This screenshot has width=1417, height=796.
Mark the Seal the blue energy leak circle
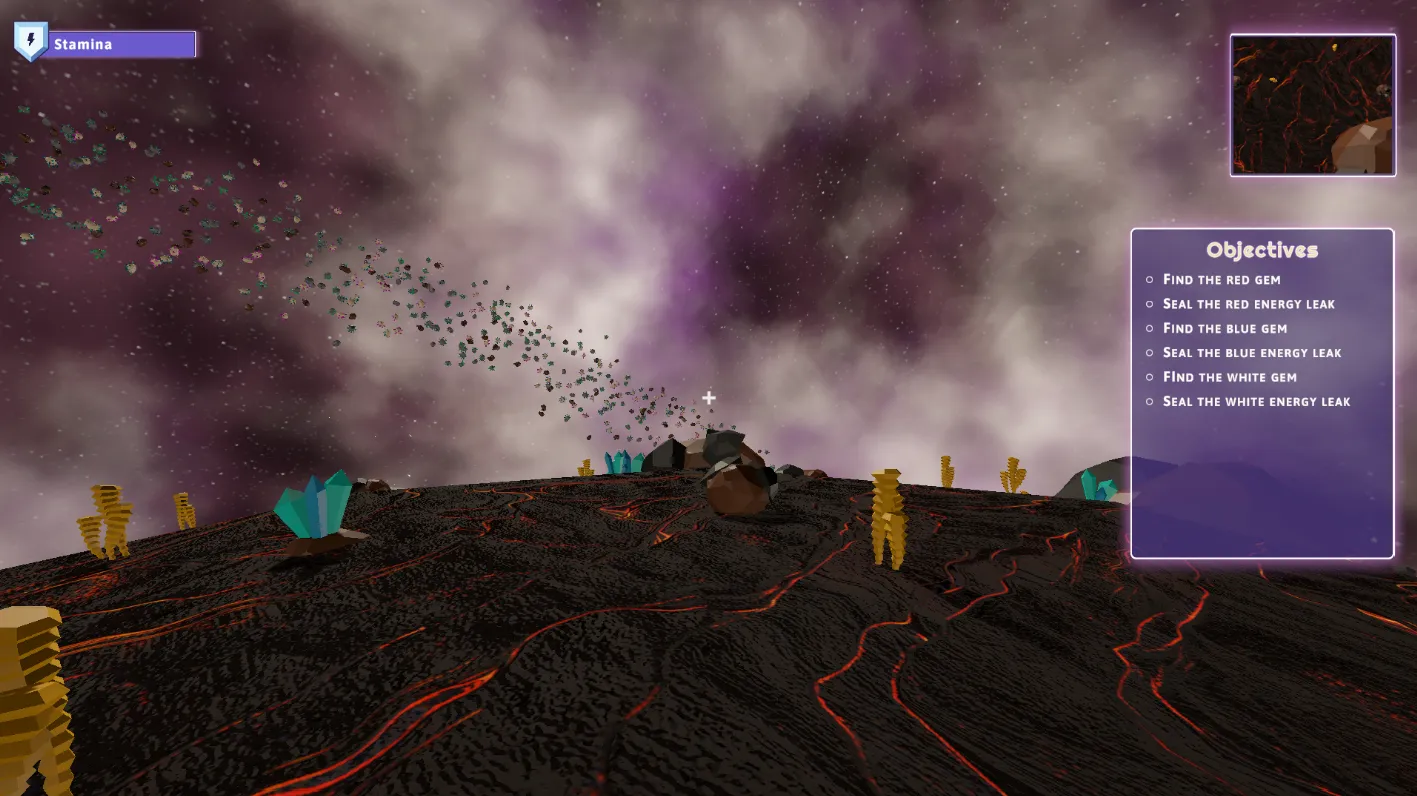[x=1151, y=353]
